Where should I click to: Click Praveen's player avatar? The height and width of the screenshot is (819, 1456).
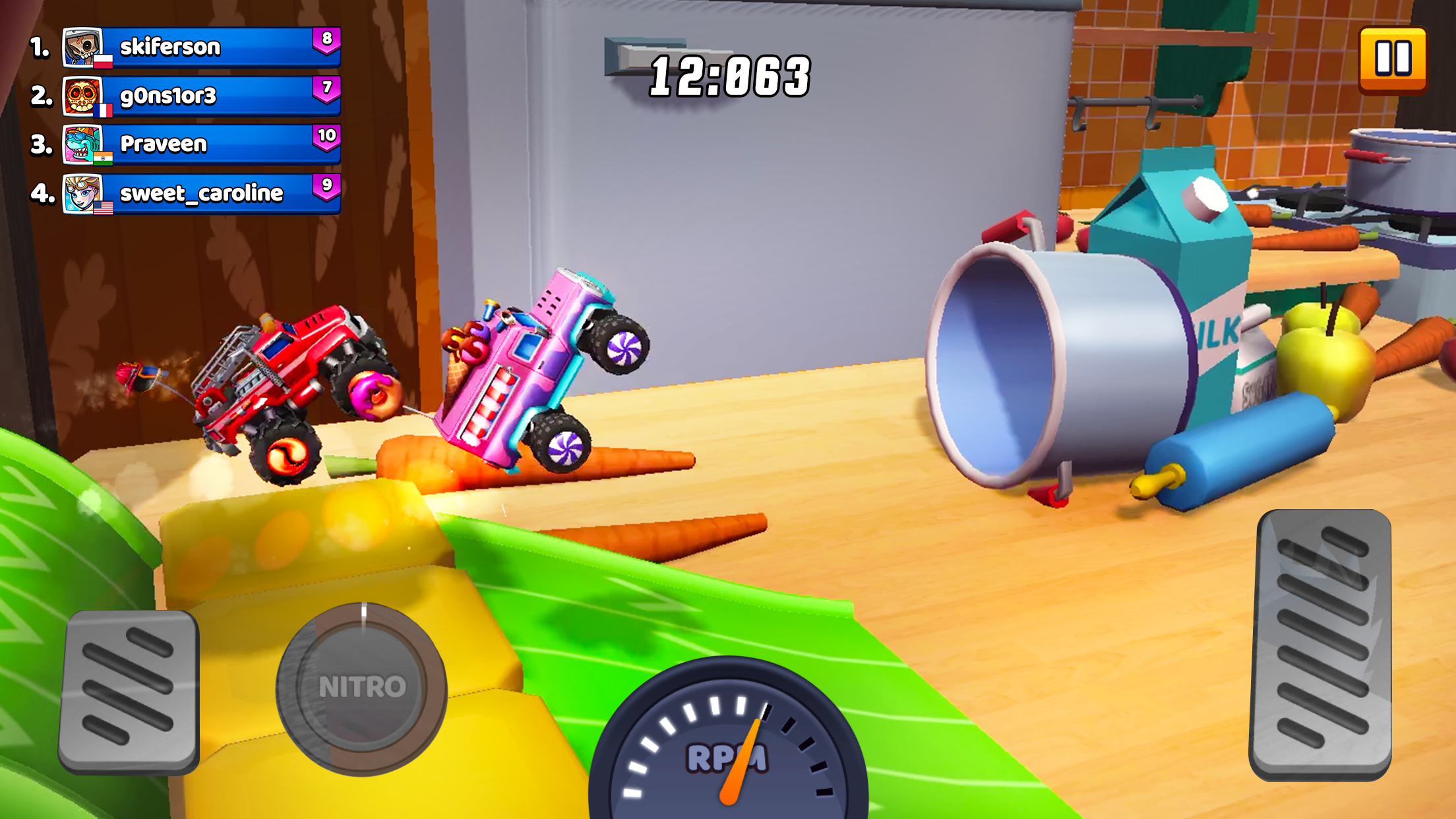point(84,144)
